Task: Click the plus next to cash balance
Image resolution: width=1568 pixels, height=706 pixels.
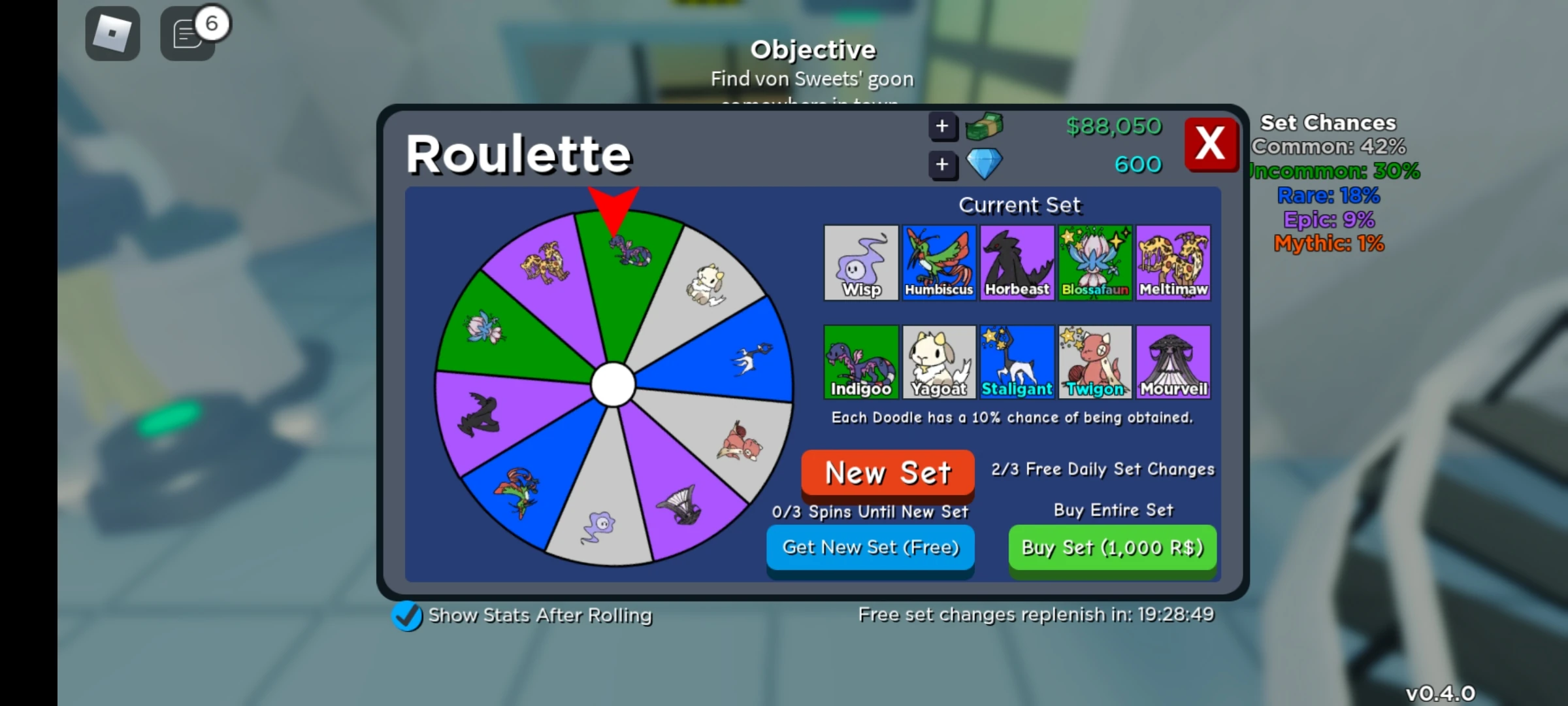Action: 943,126
